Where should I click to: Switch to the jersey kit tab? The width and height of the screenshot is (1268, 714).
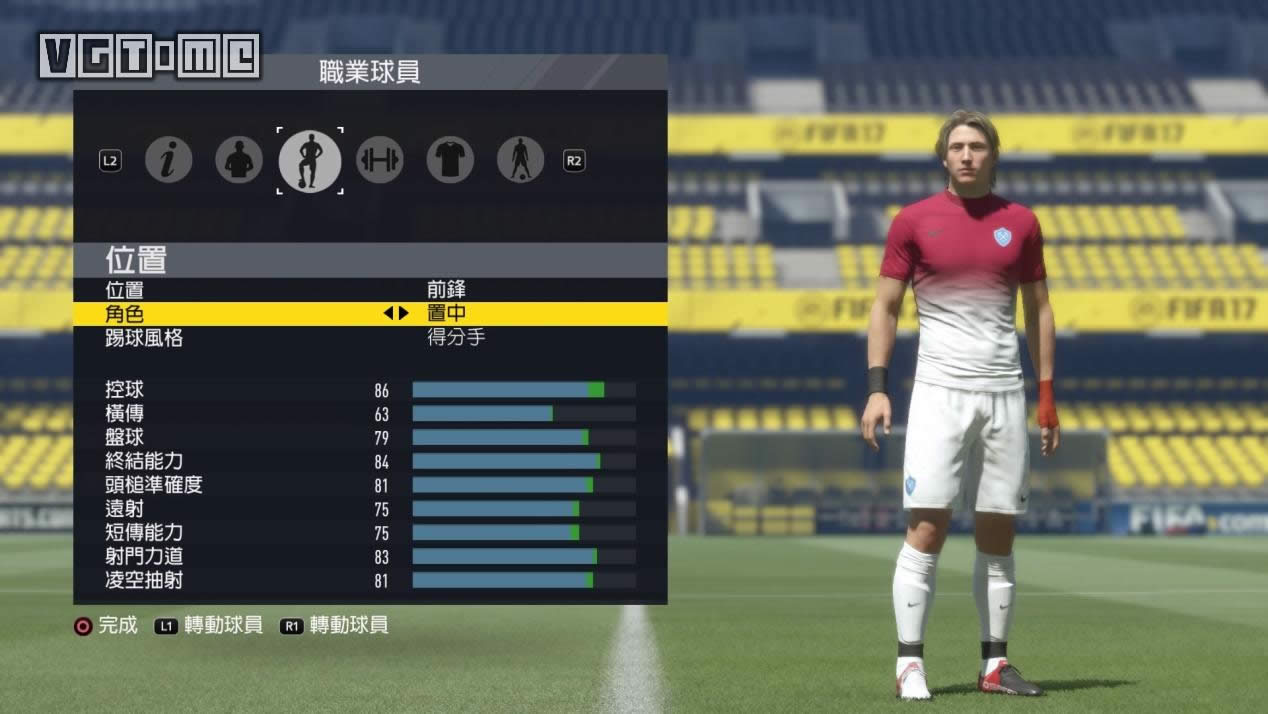pos(450,160)
